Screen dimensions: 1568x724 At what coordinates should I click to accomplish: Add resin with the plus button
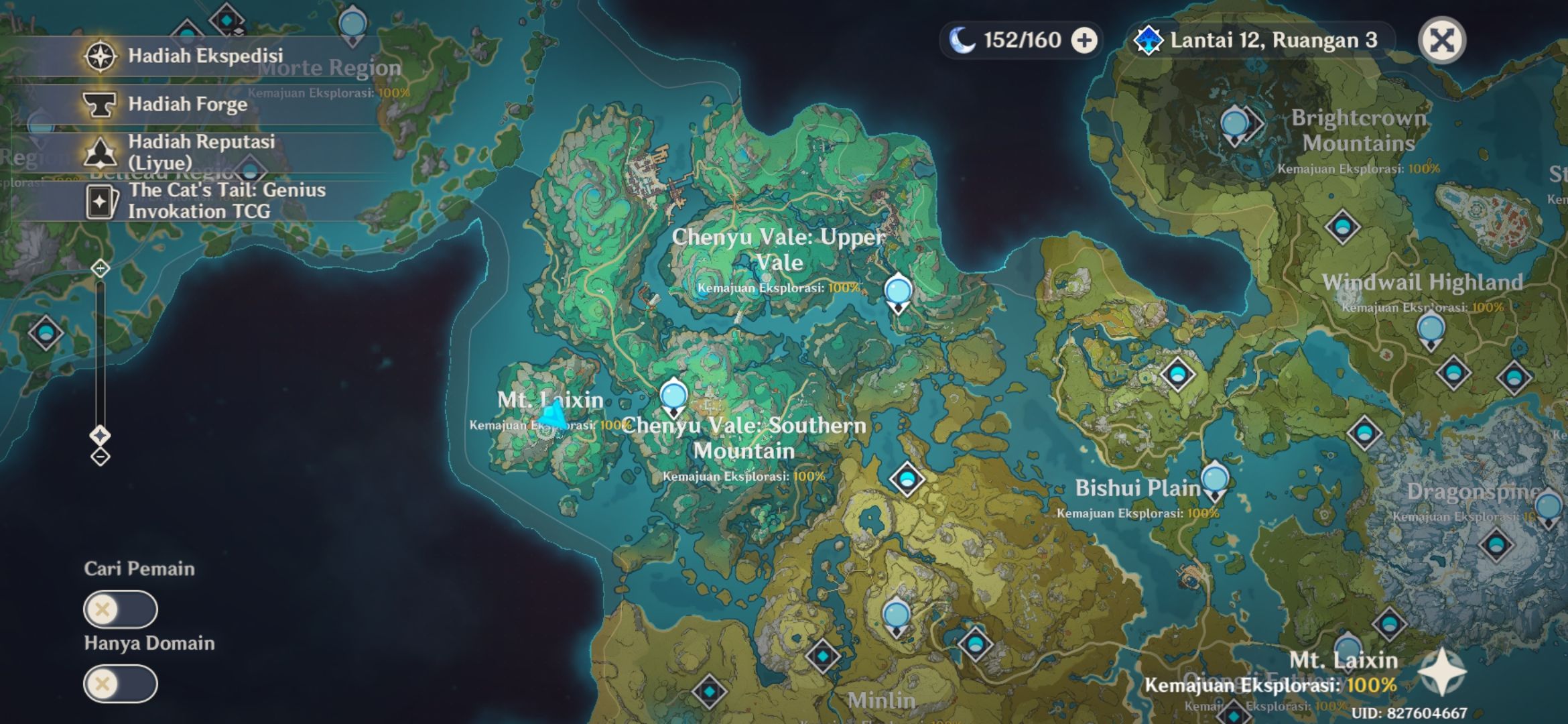click(1084, 40)
